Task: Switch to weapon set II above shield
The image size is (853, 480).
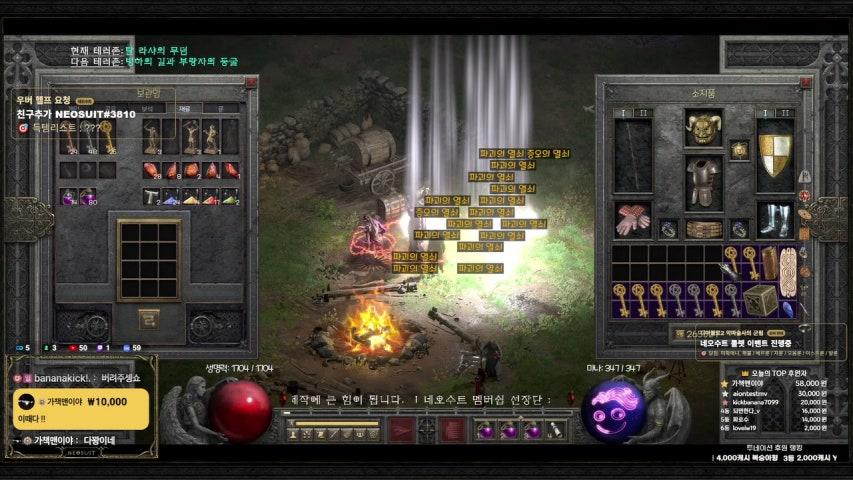Action: [x=784, y=113]
